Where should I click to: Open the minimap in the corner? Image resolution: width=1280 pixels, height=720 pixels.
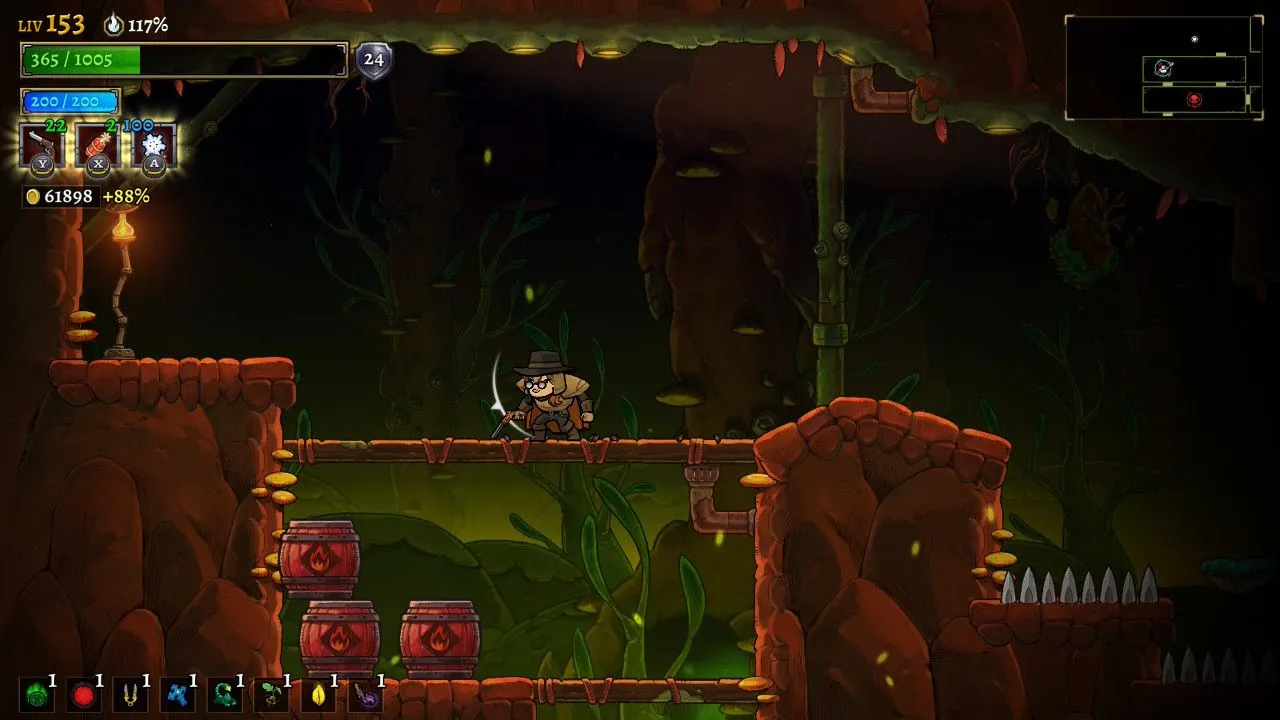point(1163,67)
